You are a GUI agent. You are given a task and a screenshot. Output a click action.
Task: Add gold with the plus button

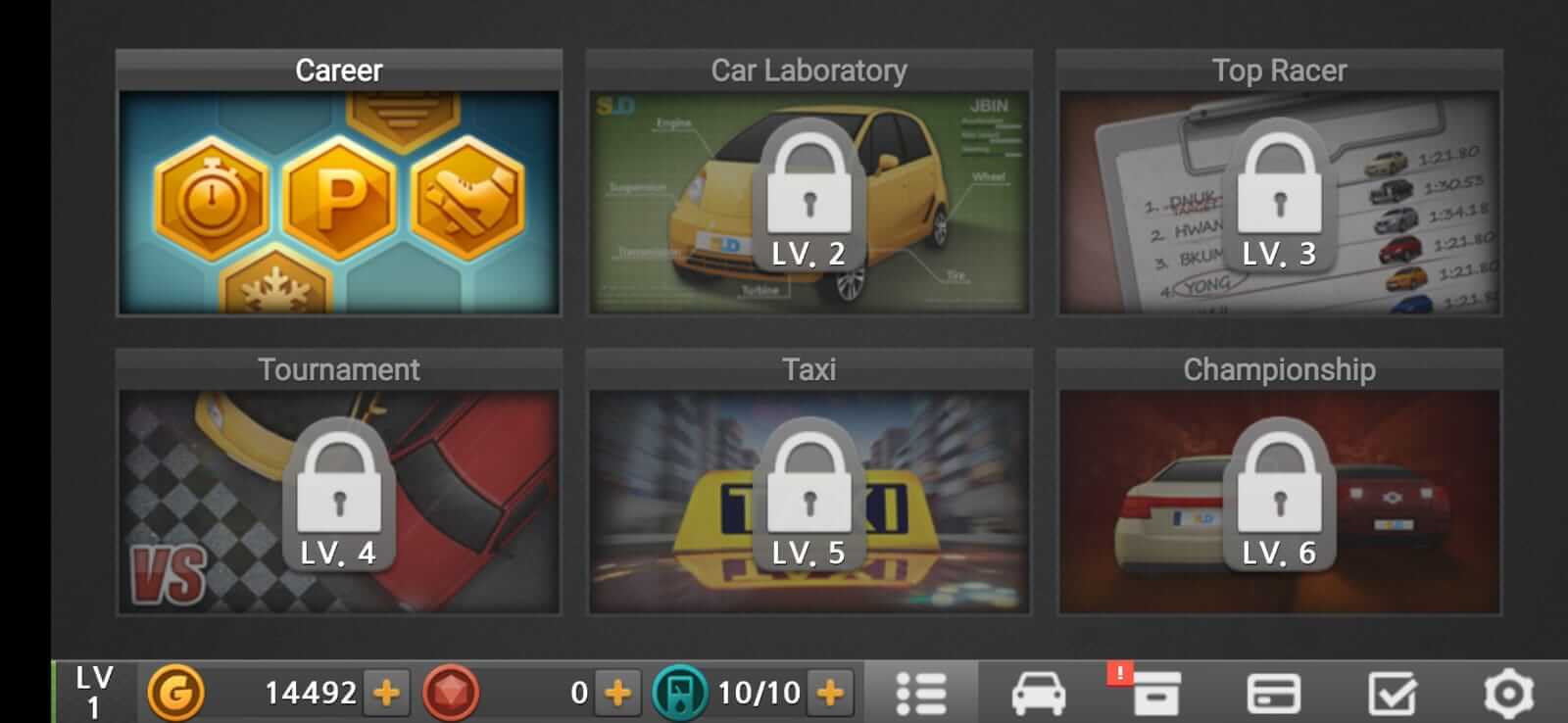385,696
